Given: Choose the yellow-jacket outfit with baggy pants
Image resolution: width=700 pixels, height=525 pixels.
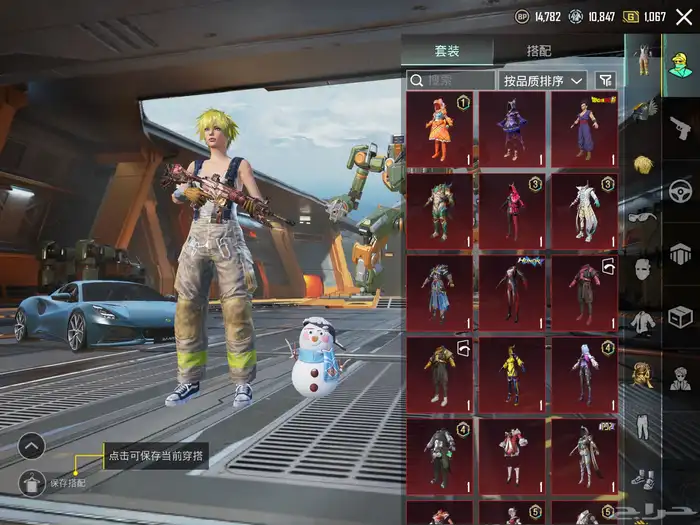Looking at the screenshot, I should point(439,374).
